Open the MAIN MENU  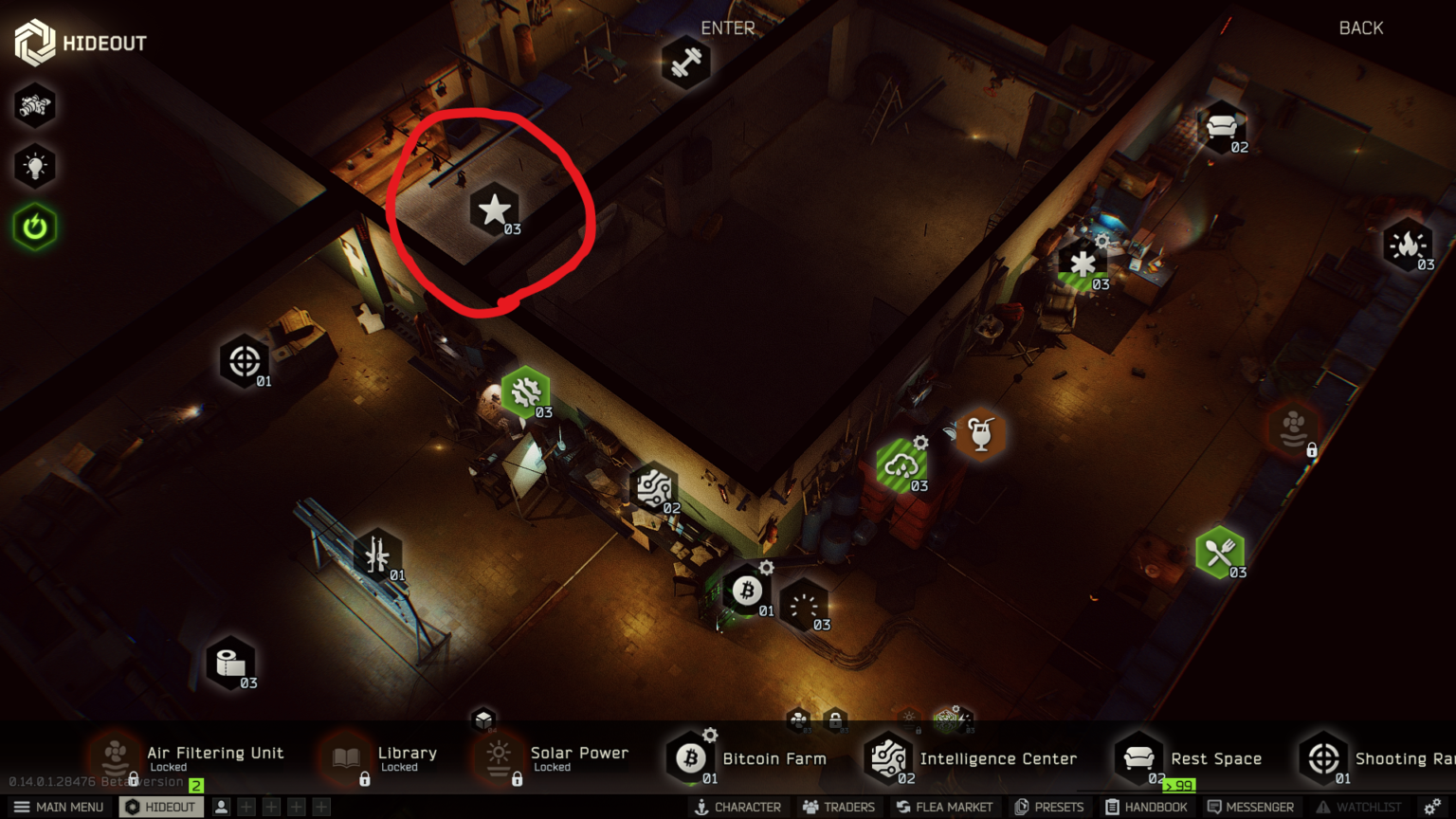pyautogui.click(x=59, y=807)
